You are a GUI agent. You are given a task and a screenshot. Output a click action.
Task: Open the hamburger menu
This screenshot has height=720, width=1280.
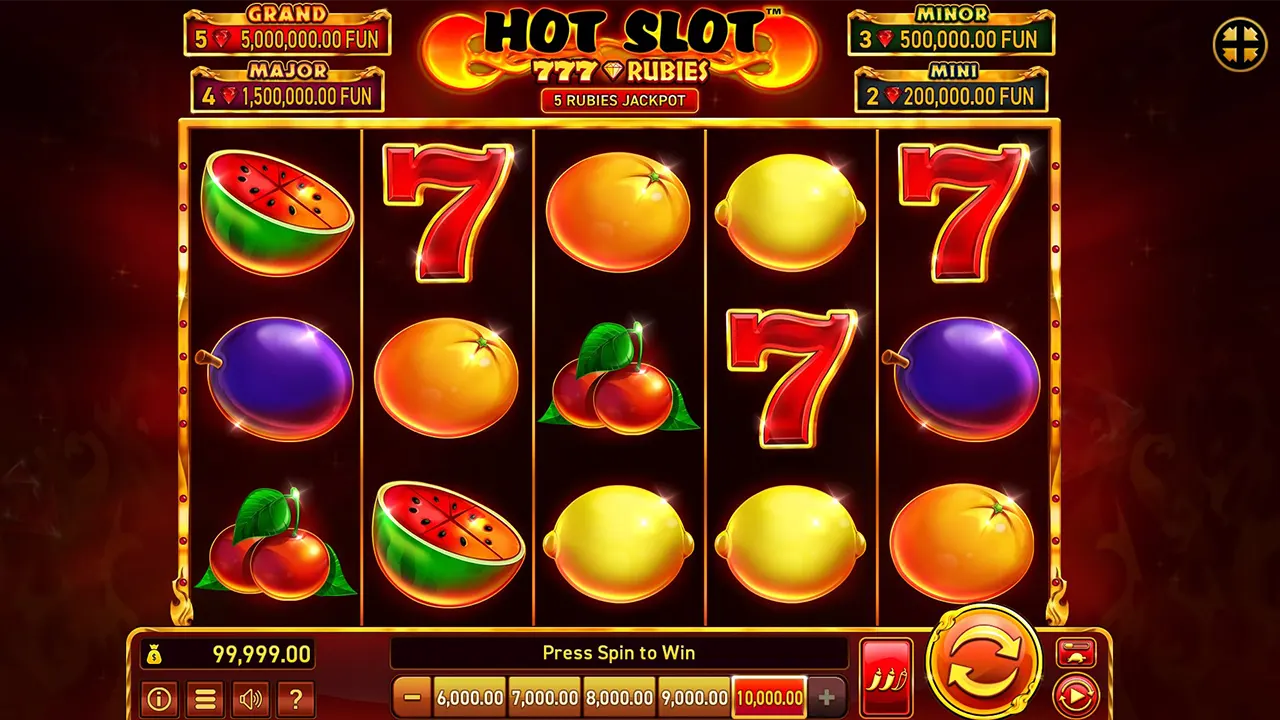click(205, 698)
